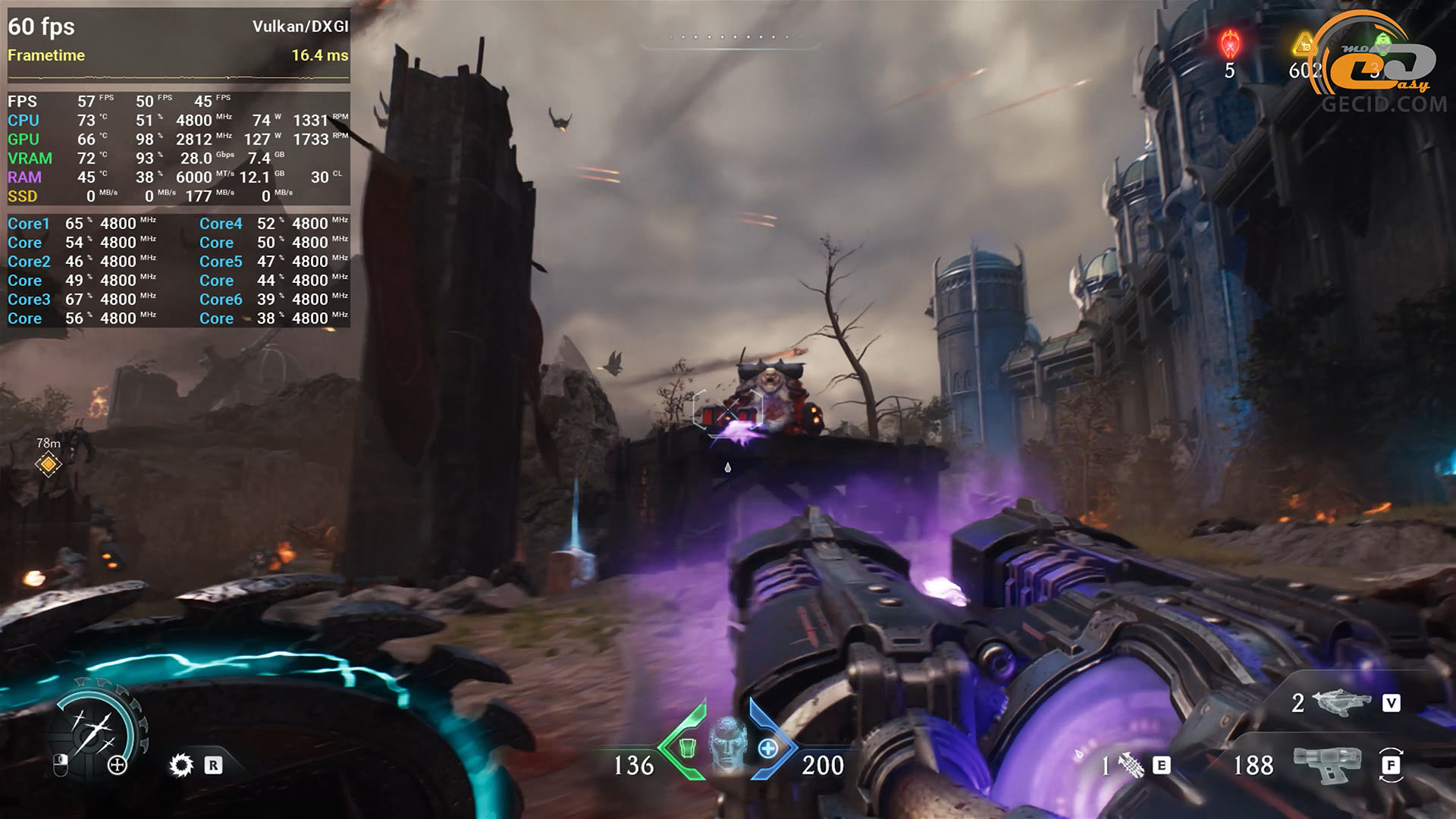Click the green armor icon
Screen dimensions: 1456x819
(x=687, y=748)
